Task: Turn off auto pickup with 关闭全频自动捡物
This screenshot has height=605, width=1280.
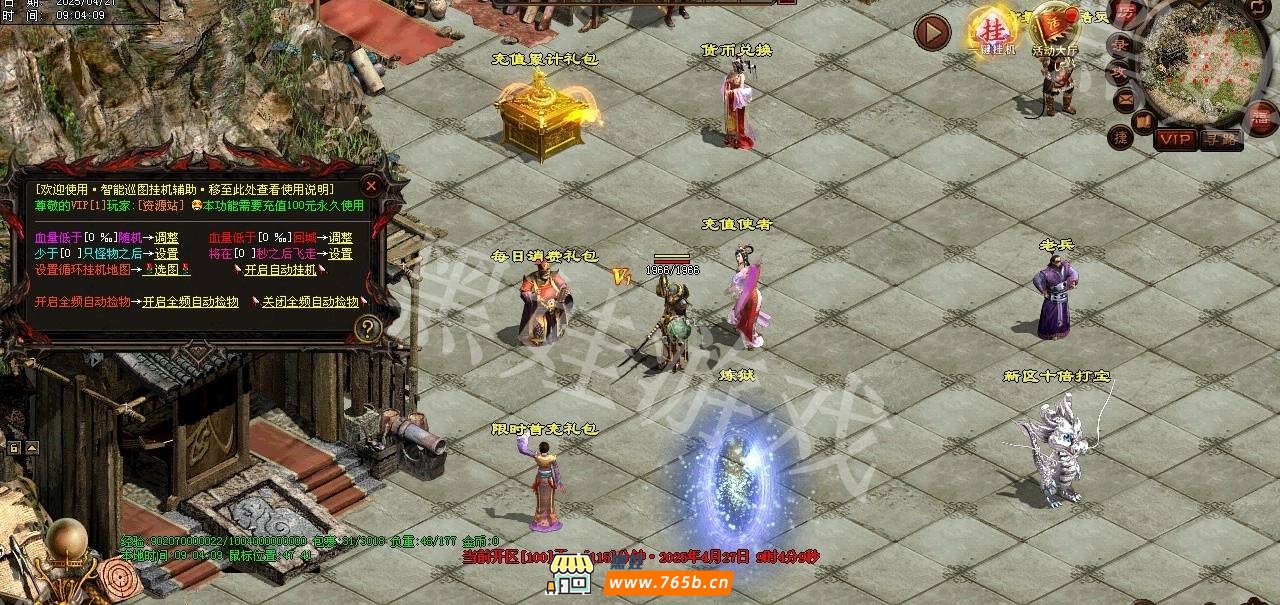Action: tap(310, 302)
